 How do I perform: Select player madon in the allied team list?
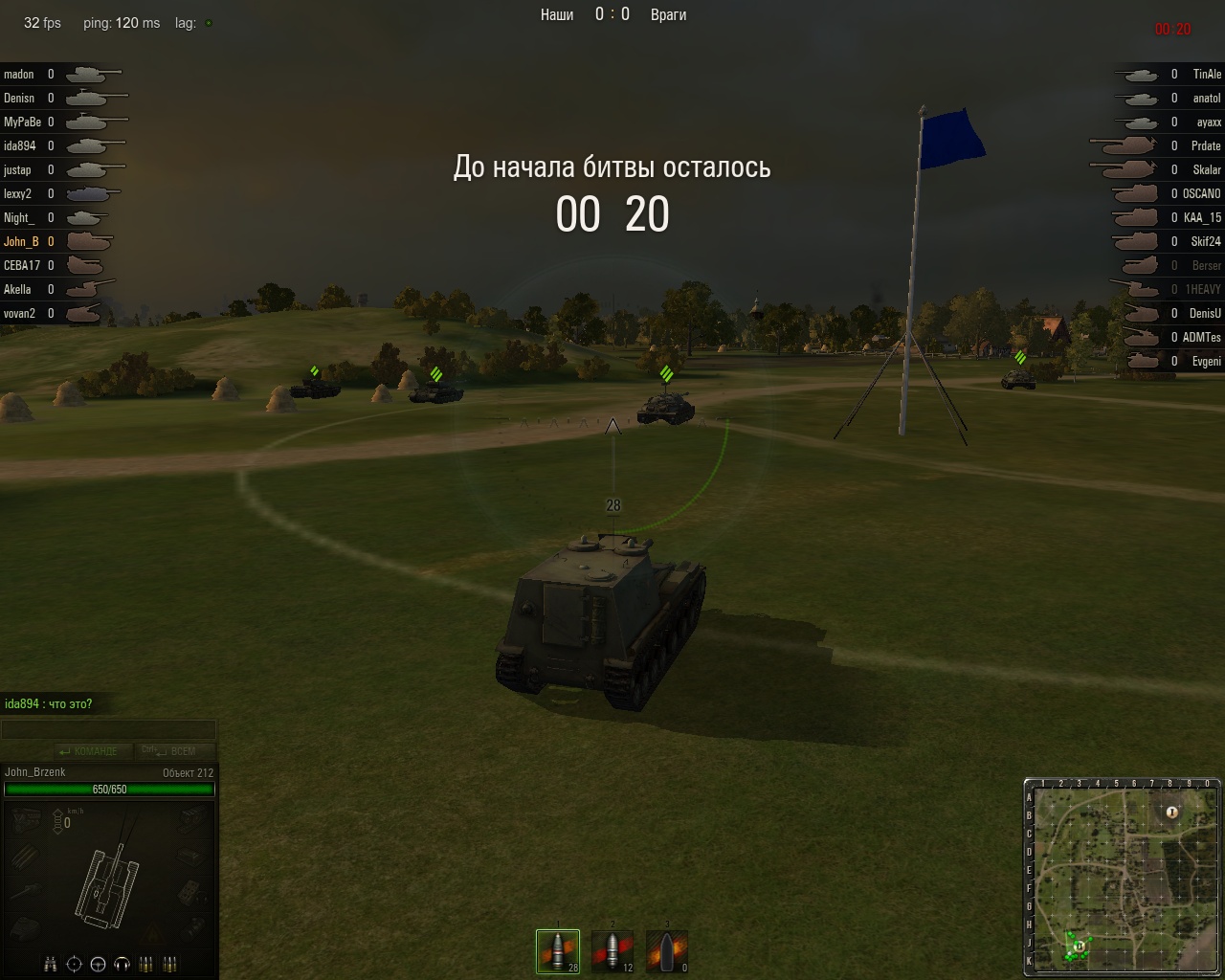coord(19,75)
